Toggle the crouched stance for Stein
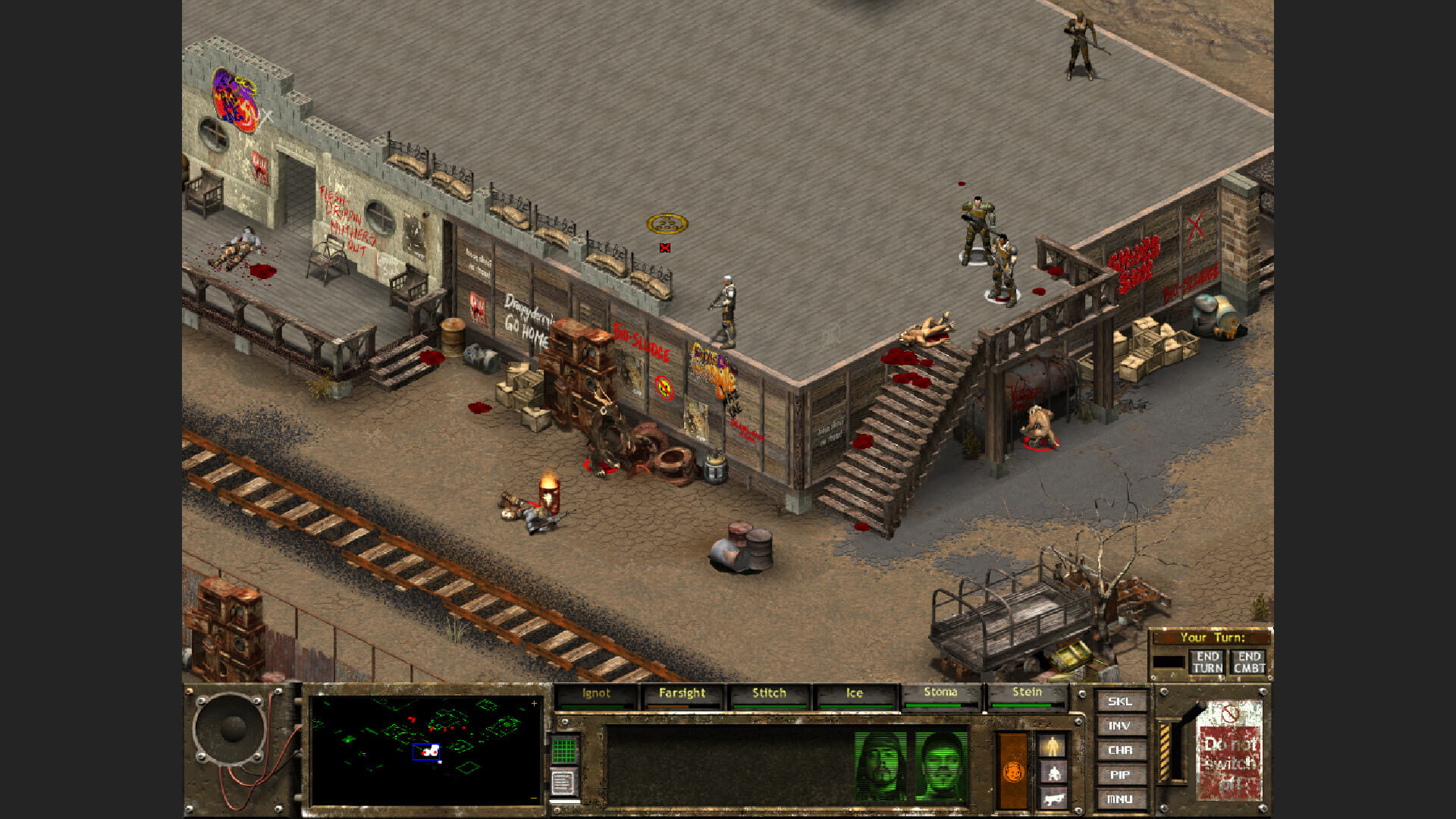The image size is (1456, 819). 1055,773
